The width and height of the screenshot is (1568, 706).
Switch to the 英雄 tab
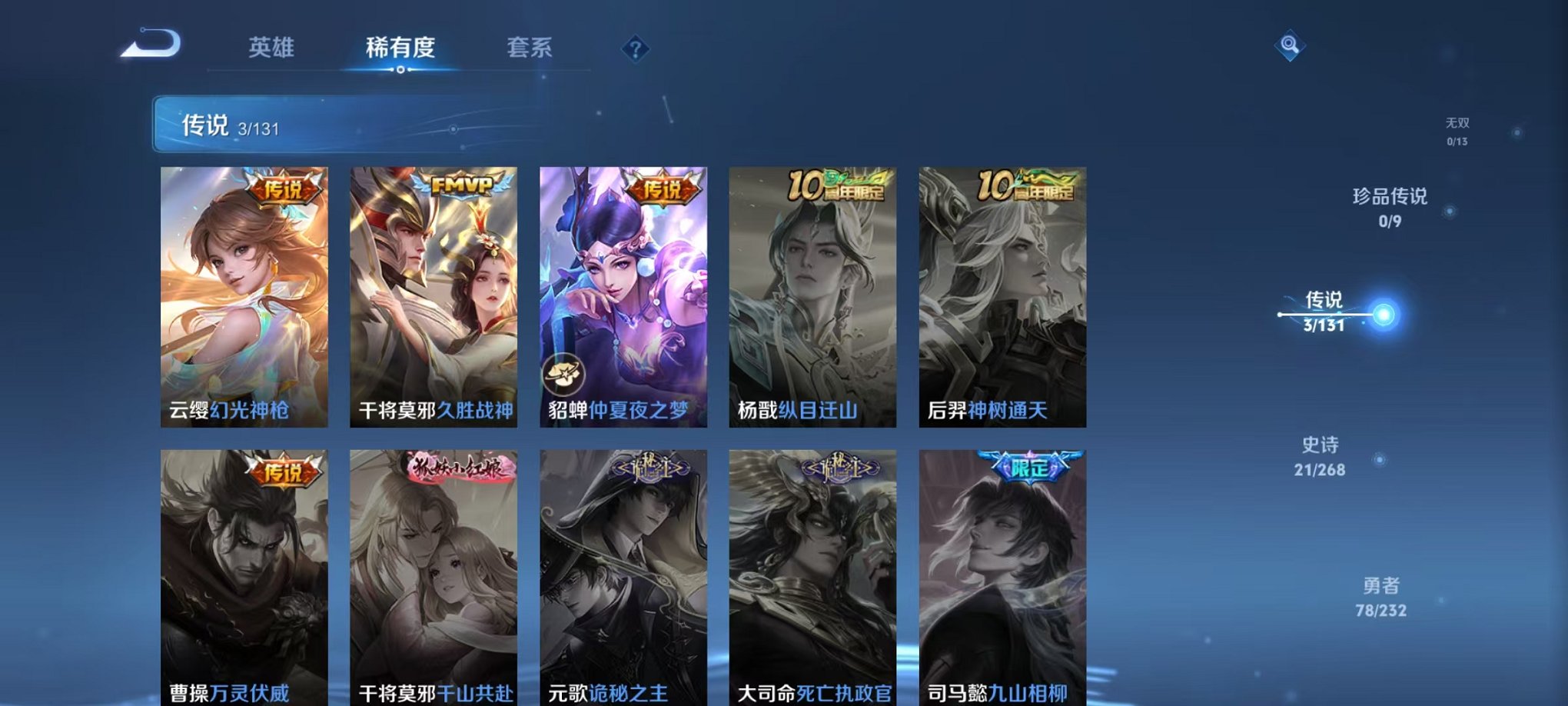(x=270, y=48)
